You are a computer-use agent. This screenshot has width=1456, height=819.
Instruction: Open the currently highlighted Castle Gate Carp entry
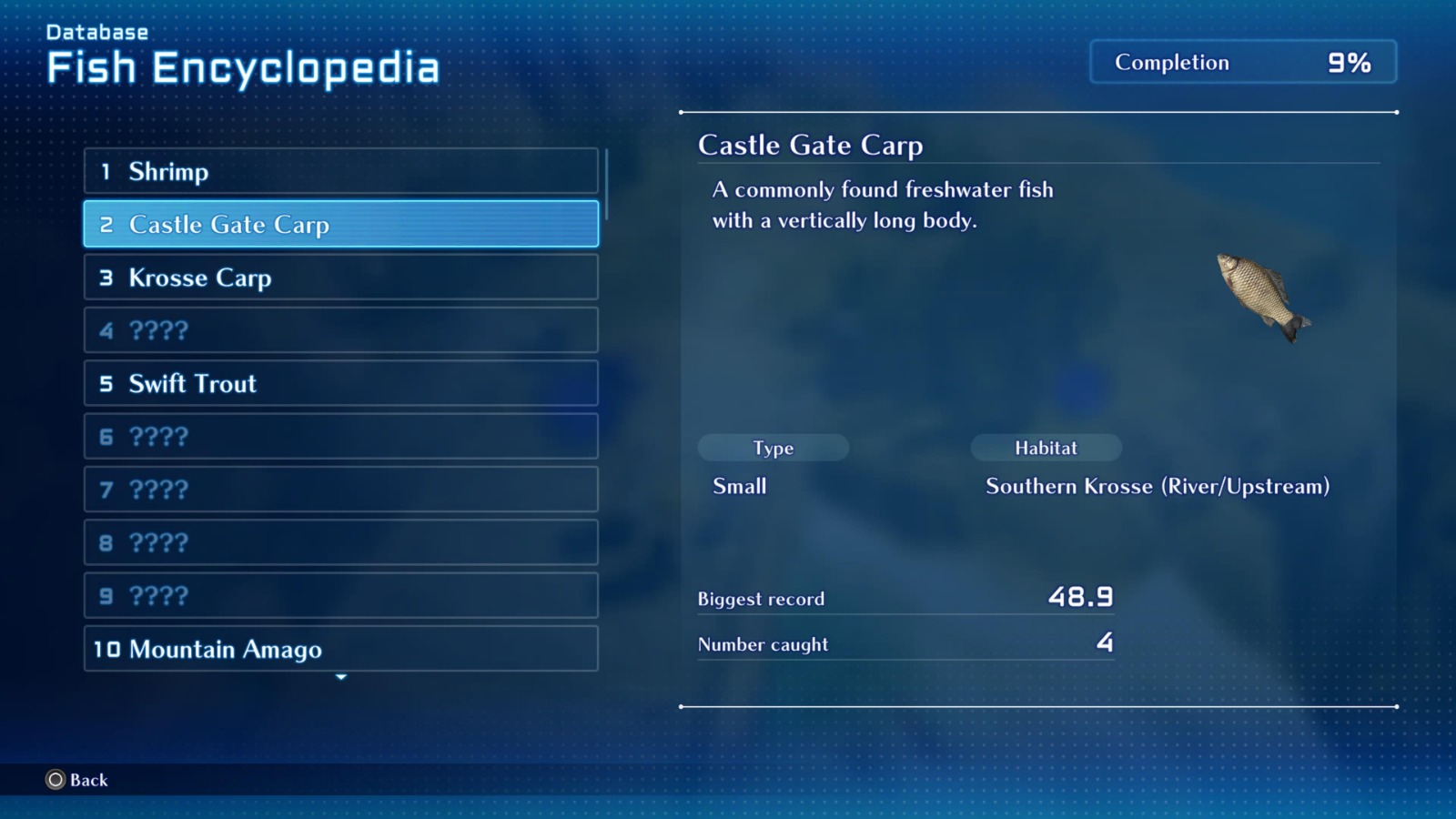(340, 224)
